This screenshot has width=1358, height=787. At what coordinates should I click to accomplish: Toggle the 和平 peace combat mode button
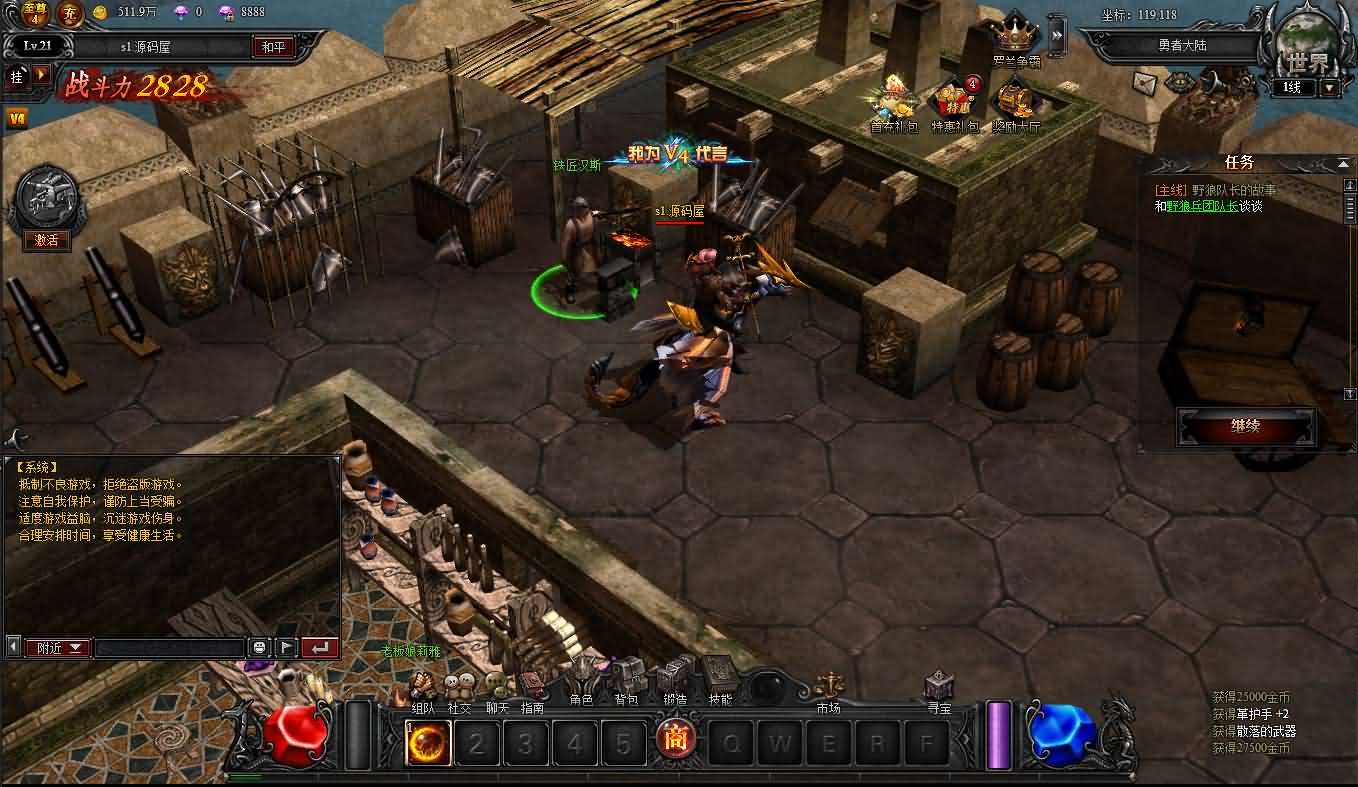(273, 47)
